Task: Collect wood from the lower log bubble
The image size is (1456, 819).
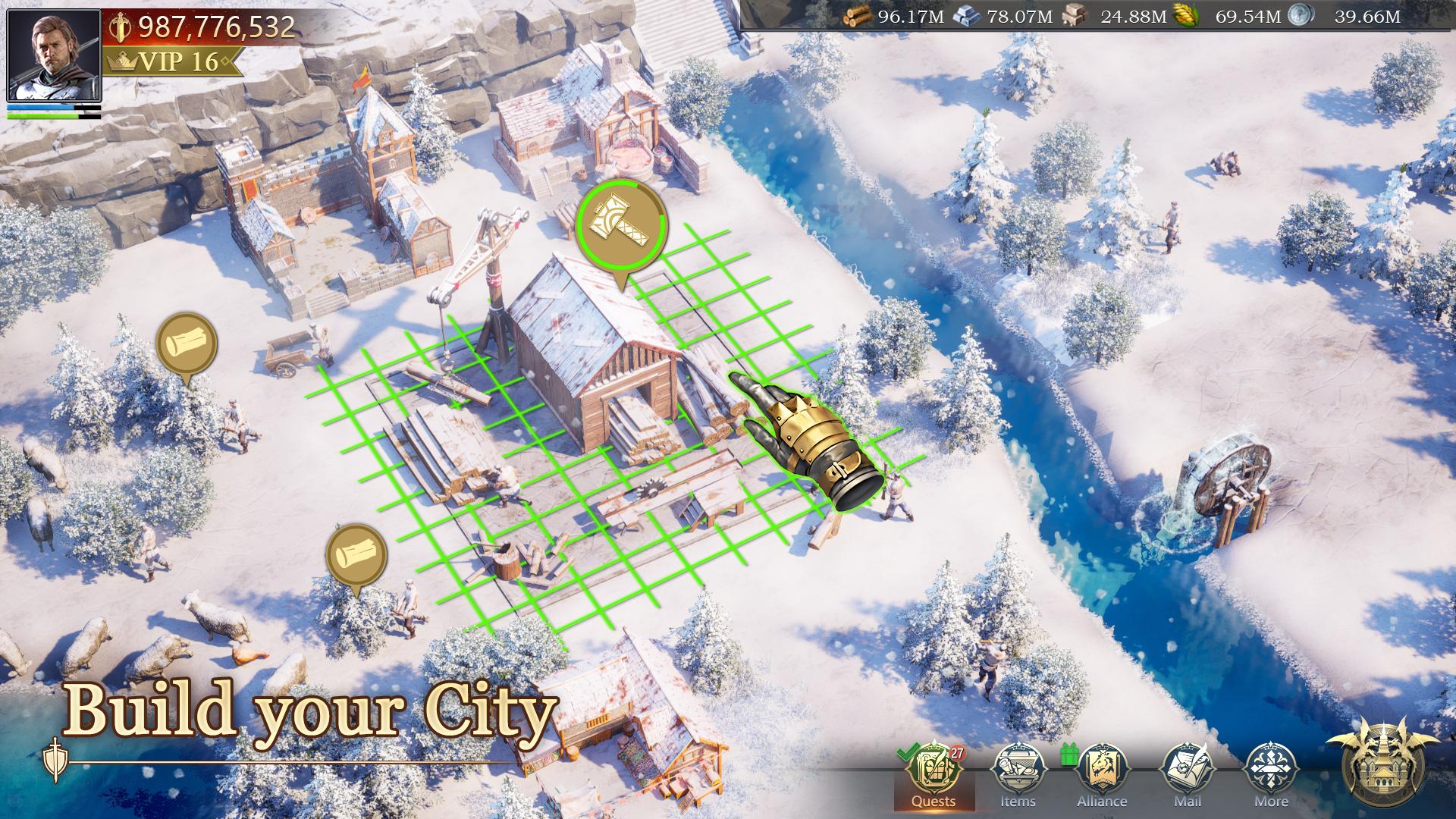Action: click(356, 555)
